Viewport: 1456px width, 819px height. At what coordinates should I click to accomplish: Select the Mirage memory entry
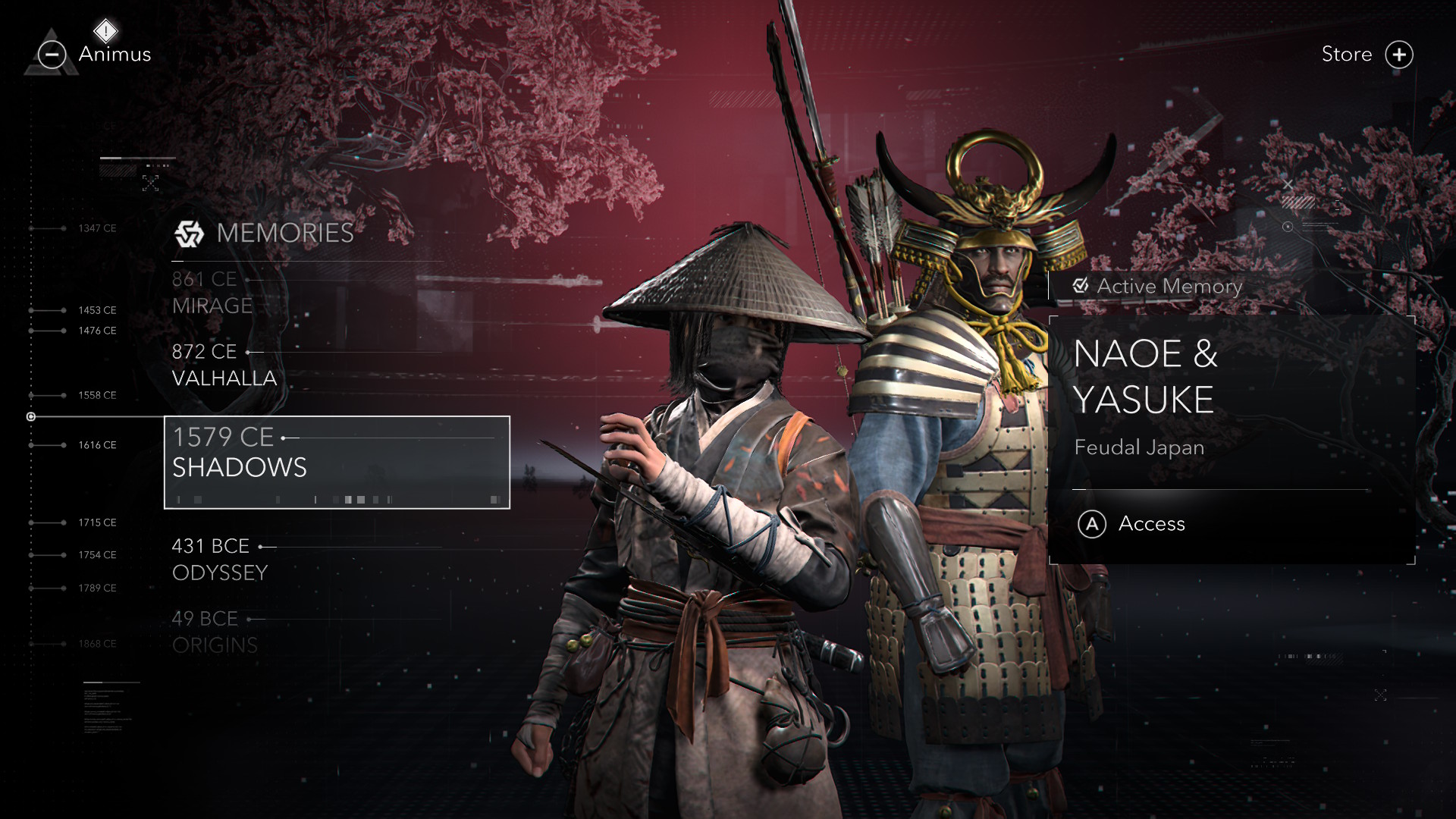click(x=212, y=293)
